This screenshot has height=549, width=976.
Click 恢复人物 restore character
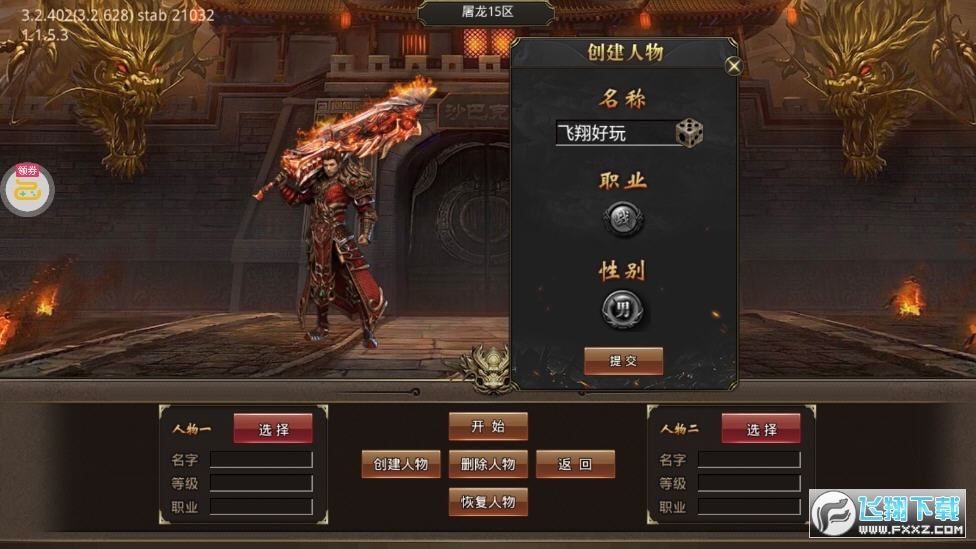(488, 502)
